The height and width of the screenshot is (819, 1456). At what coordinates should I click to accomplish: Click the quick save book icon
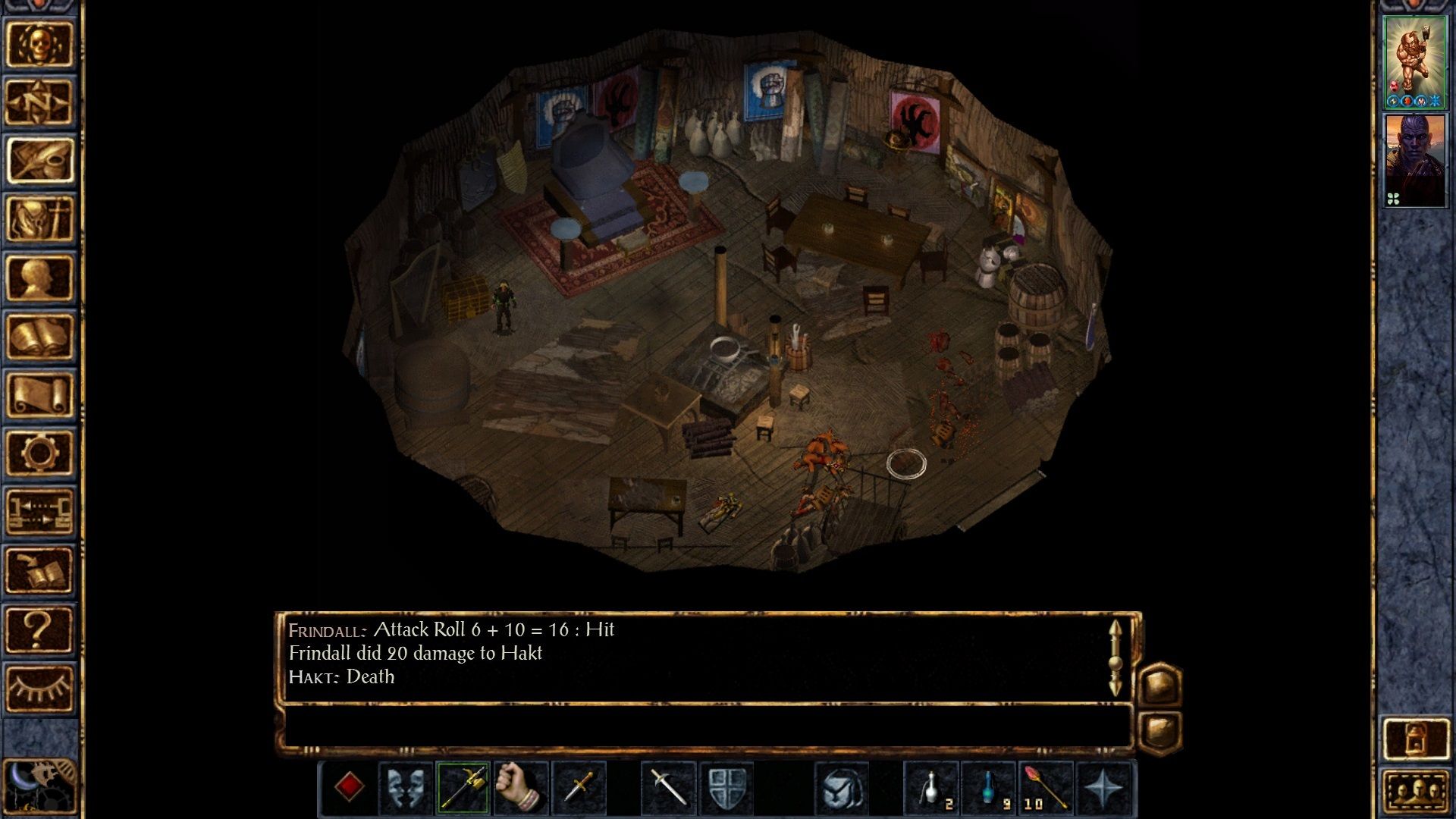[x=39, y=570]
